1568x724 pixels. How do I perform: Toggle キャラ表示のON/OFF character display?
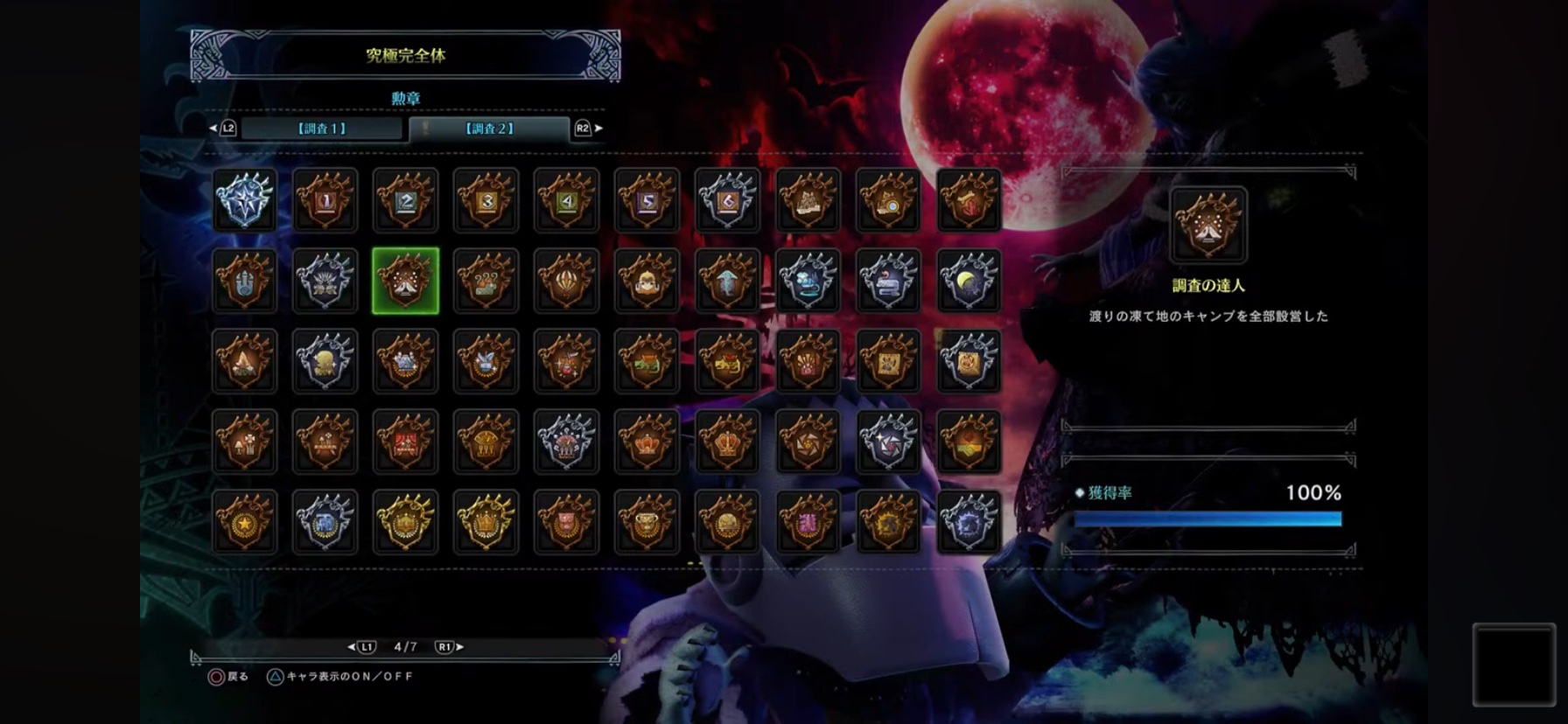click(340, 677)
